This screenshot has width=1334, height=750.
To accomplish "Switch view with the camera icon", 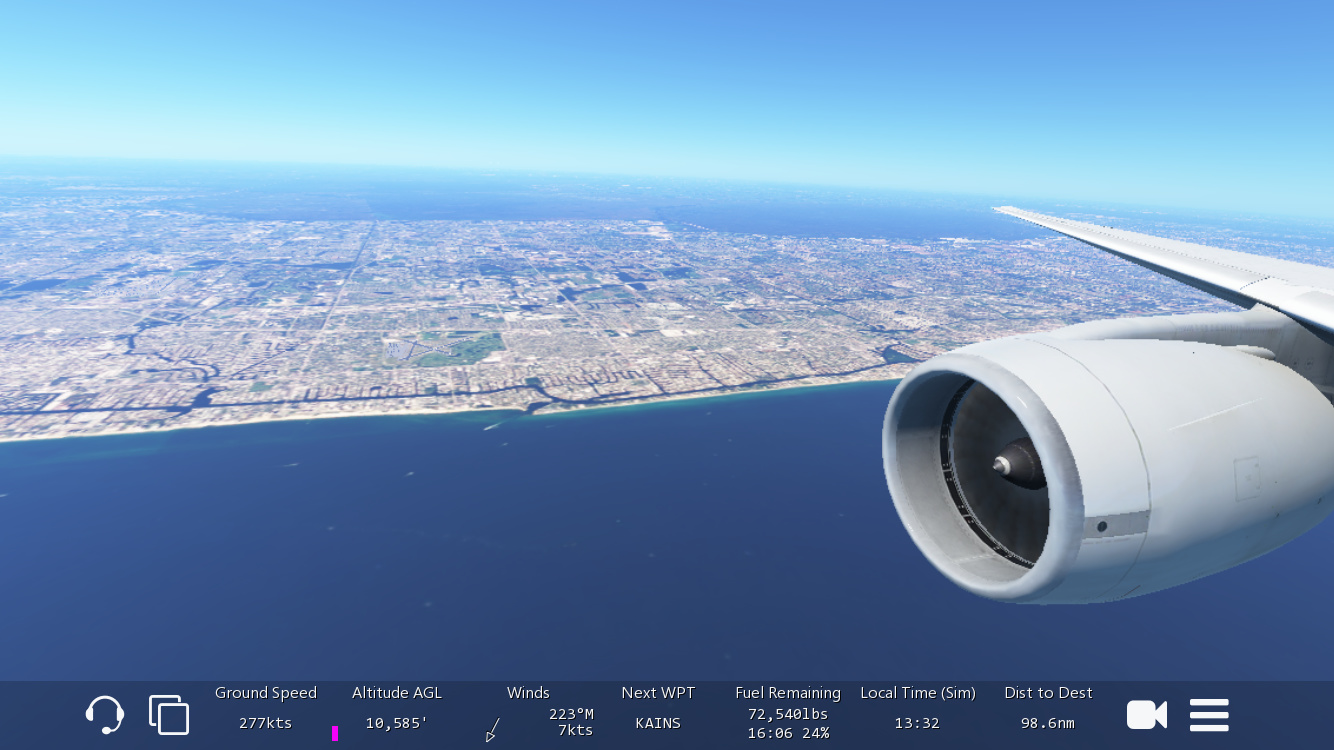I will [1146, 715].
